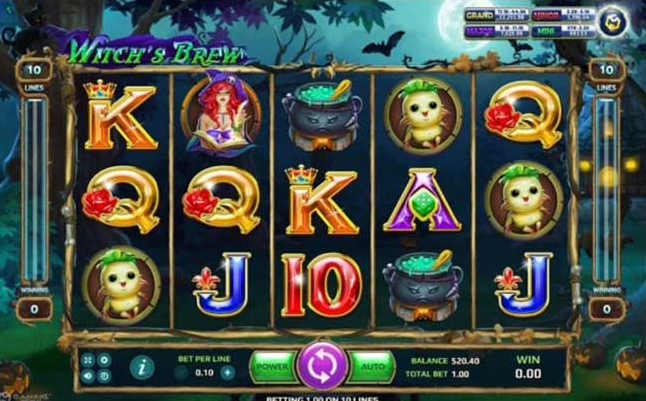Open settings via the gear icon
Screen dimensions: 646x401
coord(104,360)
